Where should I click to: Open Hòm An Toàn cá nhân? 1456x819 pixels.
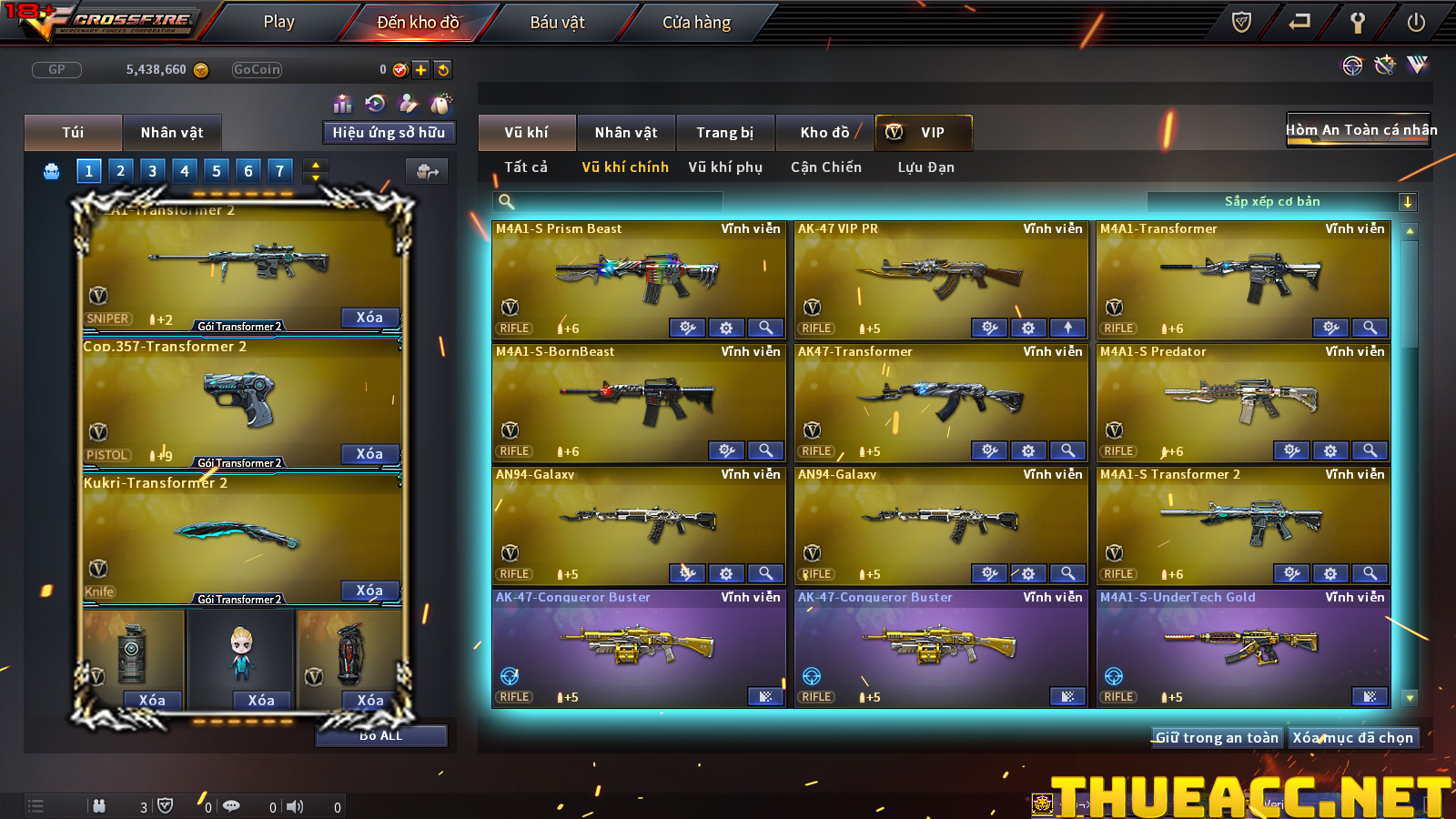click(x=1360, y=130)
